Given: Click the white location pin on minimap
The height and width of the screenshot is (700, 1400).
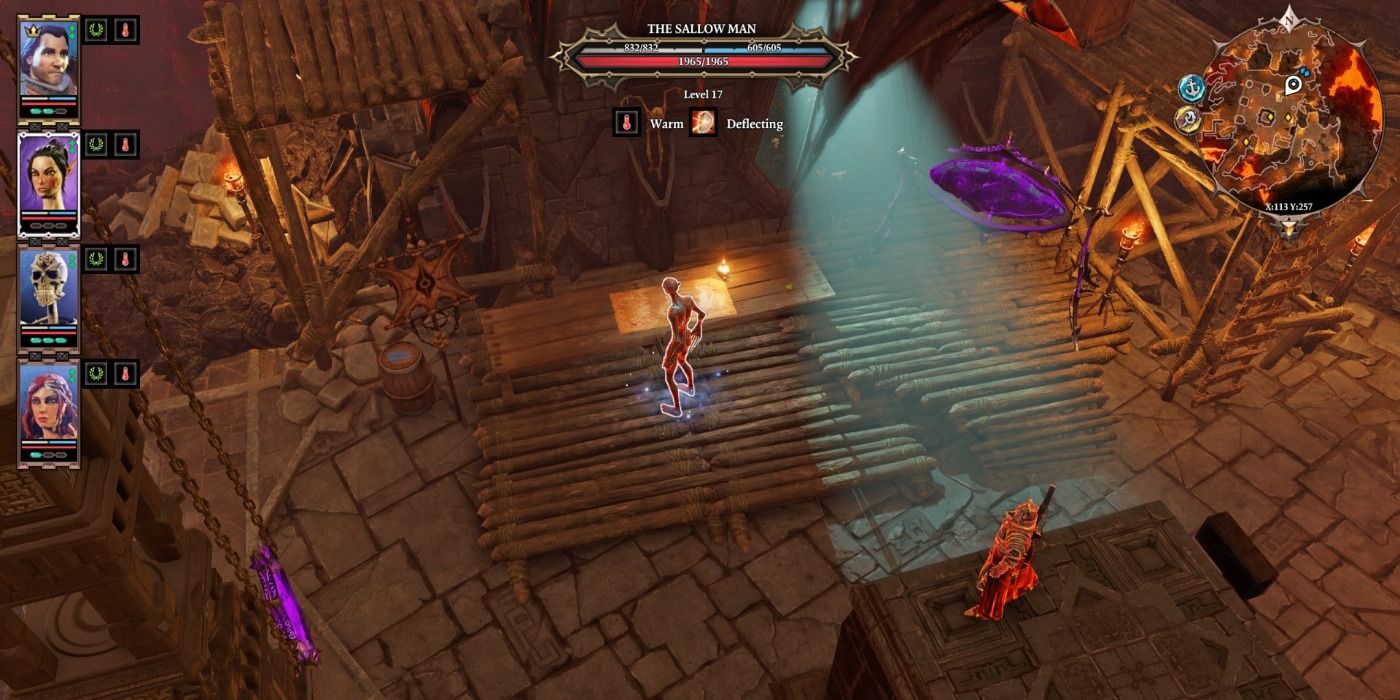Looking at the screenshot, I should coord(1293,85).
